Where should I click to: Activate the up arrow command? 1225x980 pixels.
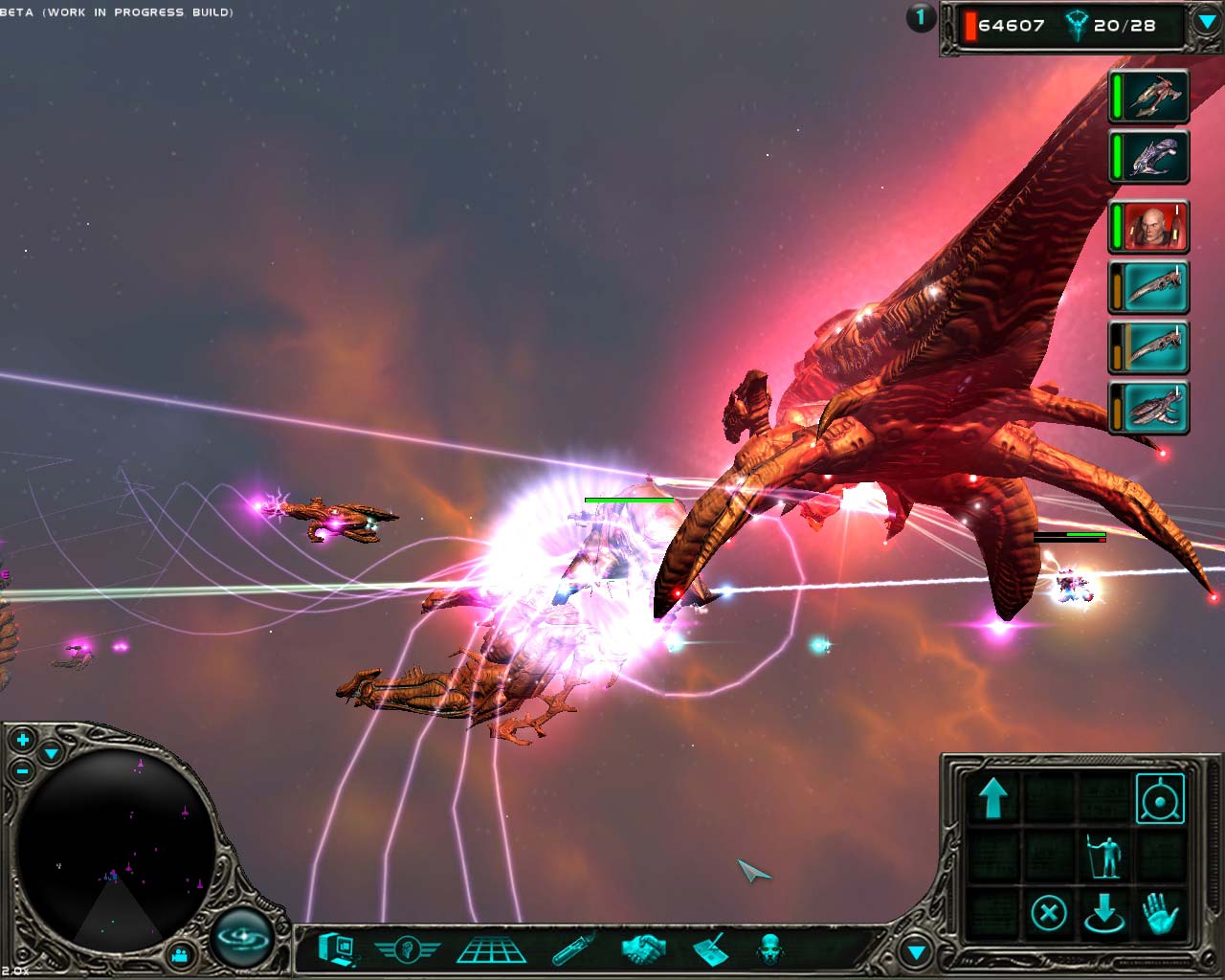point(993,797)
